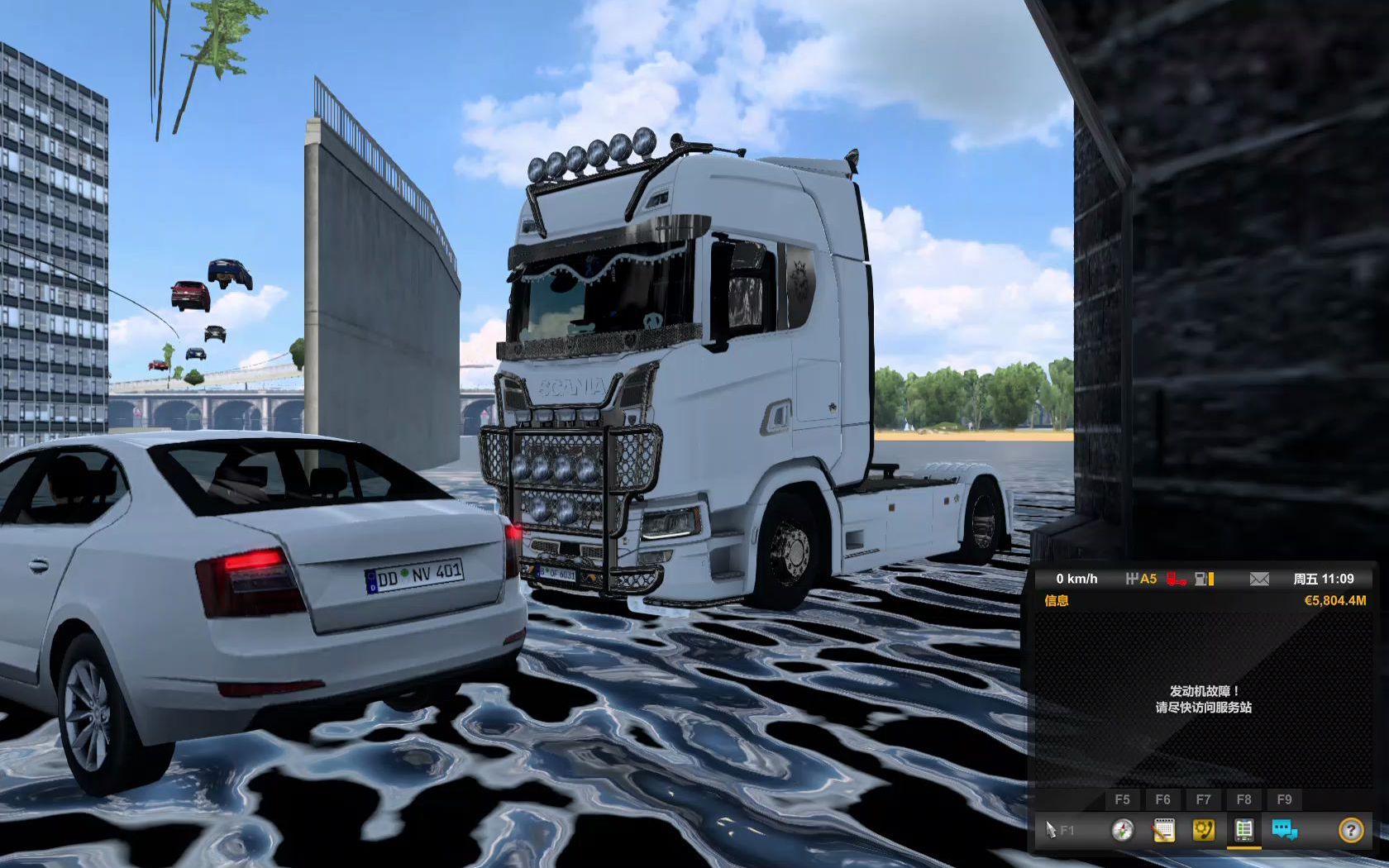Screen dimensions: 1389x868
Task: Open the gear-and-phone assistance tab
Action: click(x=1204, y=830)
